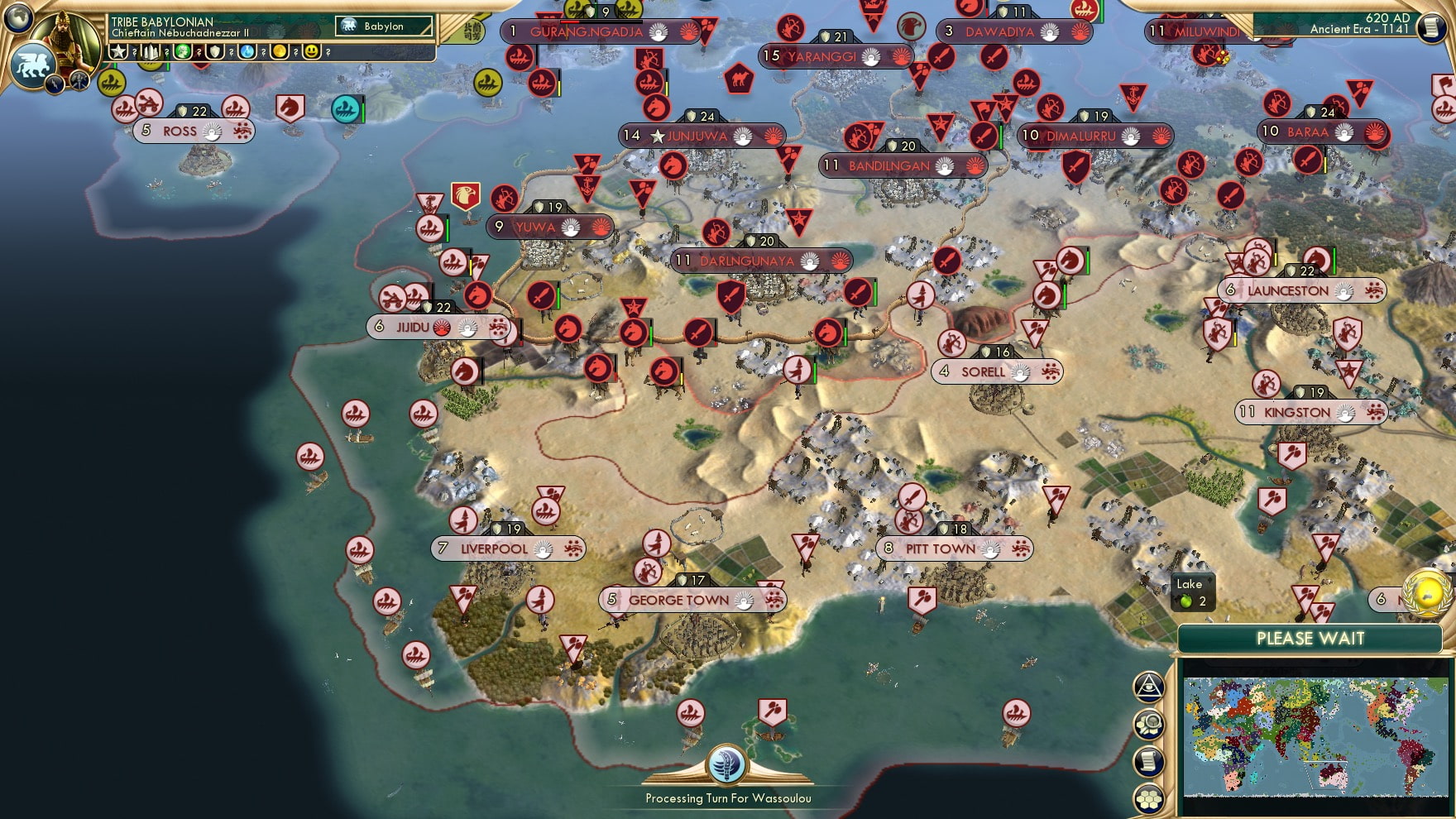Click the green culture face icon
Viewport: 1456px width, 819px height.
pos(181,51)
